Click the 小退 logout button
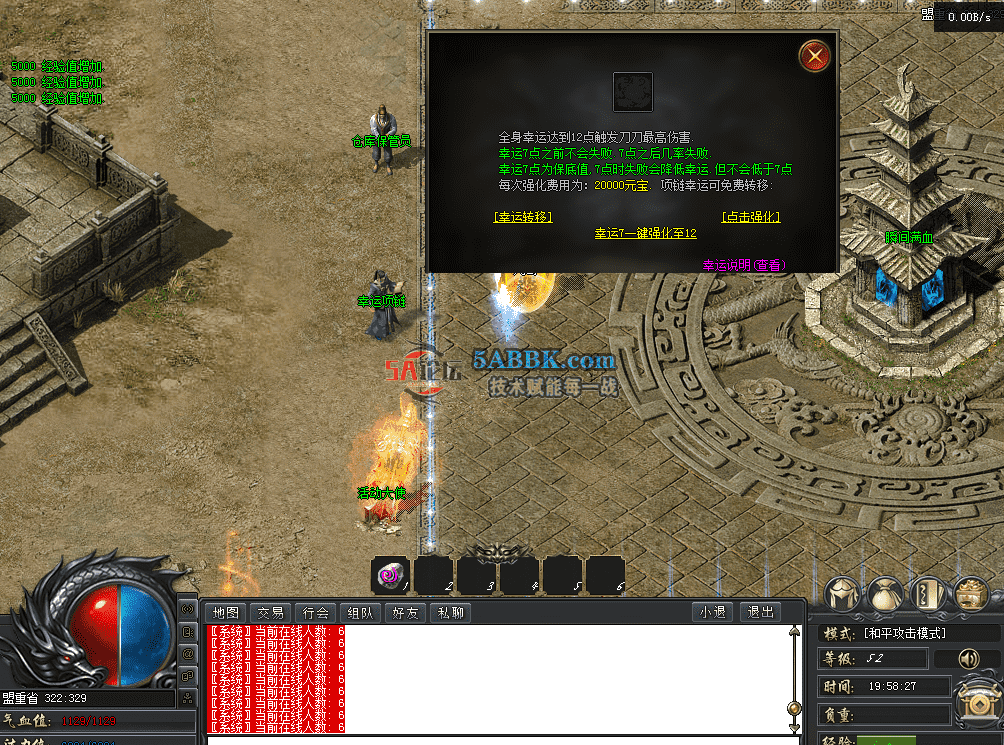The height and width of the screenshot is (745, 1004). point(714,612)
